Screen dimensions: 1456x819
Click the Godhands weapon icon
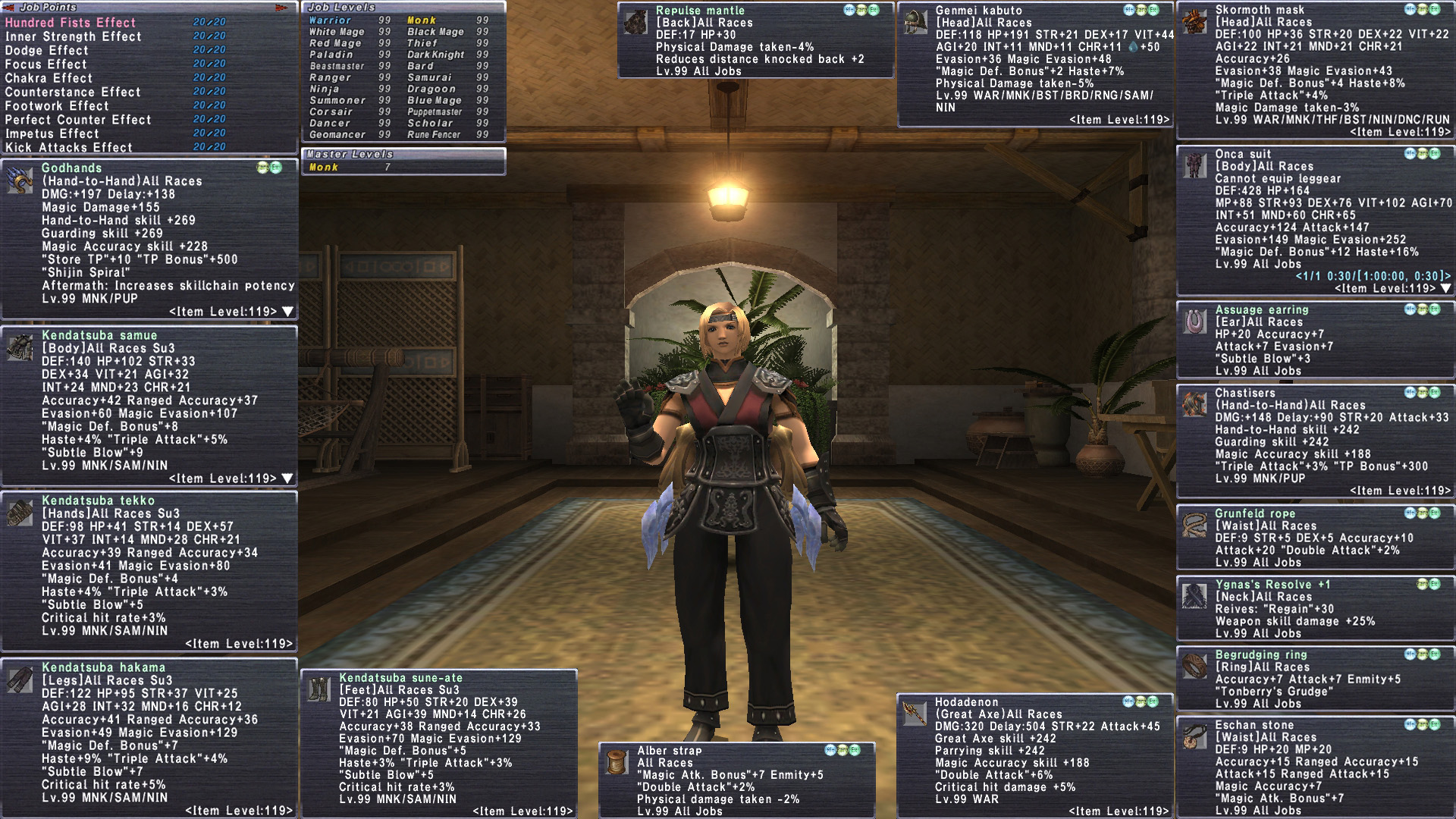(x=20, y=181)
